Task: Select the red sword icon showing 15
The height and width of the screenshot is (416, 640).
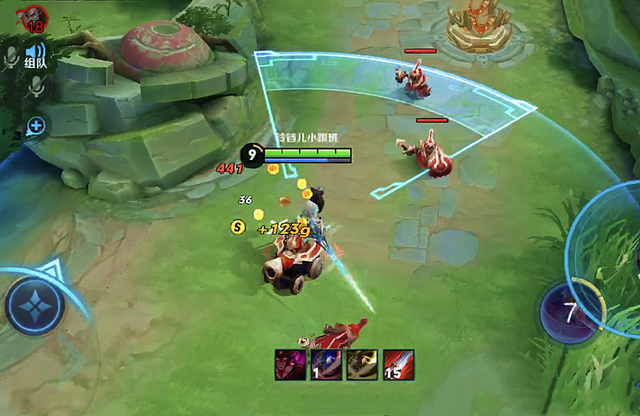Action: (396, 364)
